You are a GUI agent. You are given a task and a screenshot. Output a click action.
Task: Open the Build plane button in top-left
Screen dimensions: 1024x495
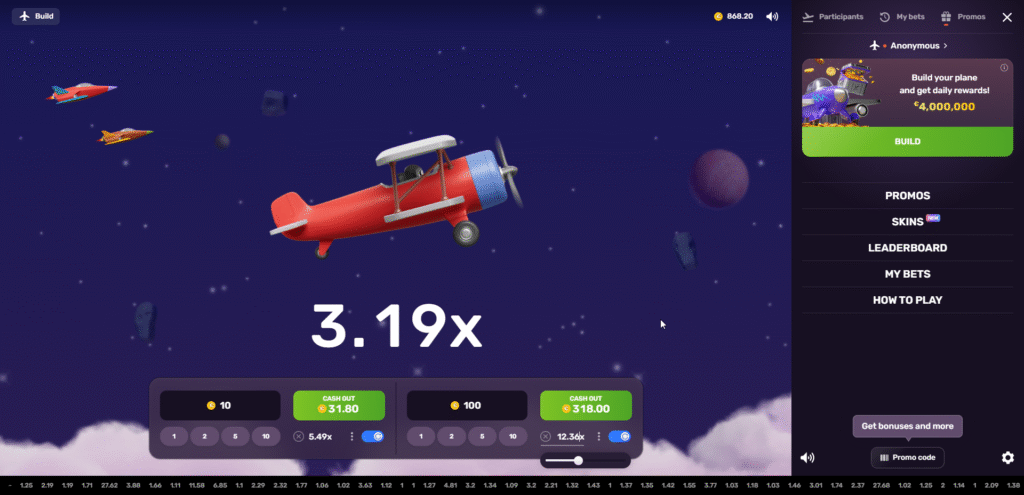(x=35, y=16)
